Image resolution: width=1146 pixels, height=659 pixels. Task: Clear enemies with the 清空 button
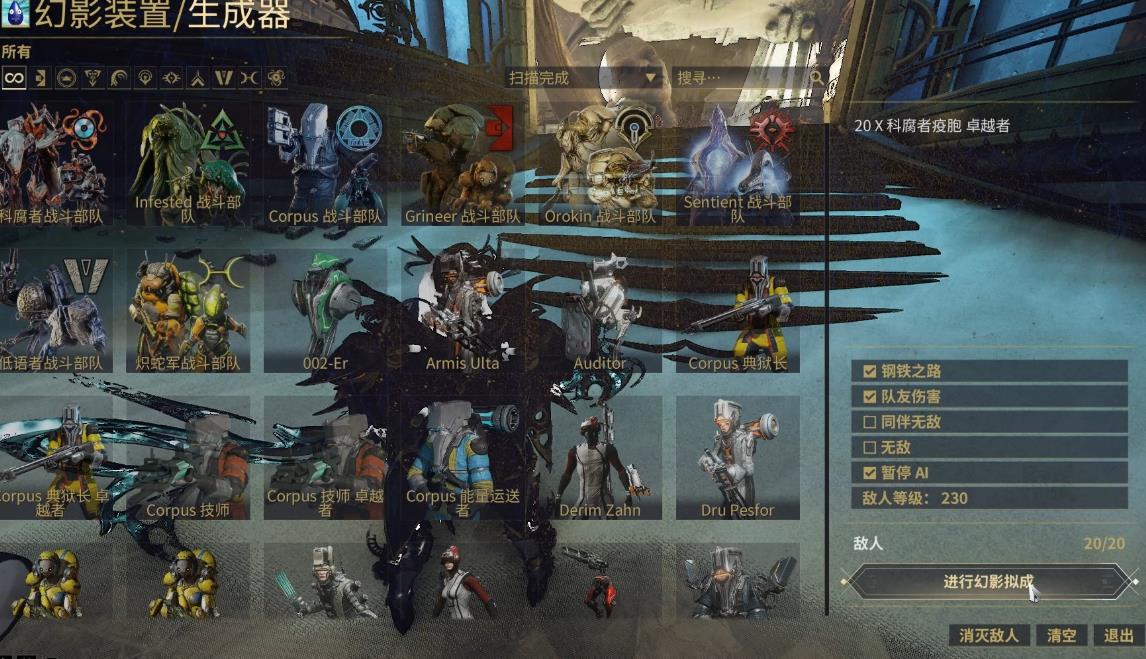point(1062,635)
